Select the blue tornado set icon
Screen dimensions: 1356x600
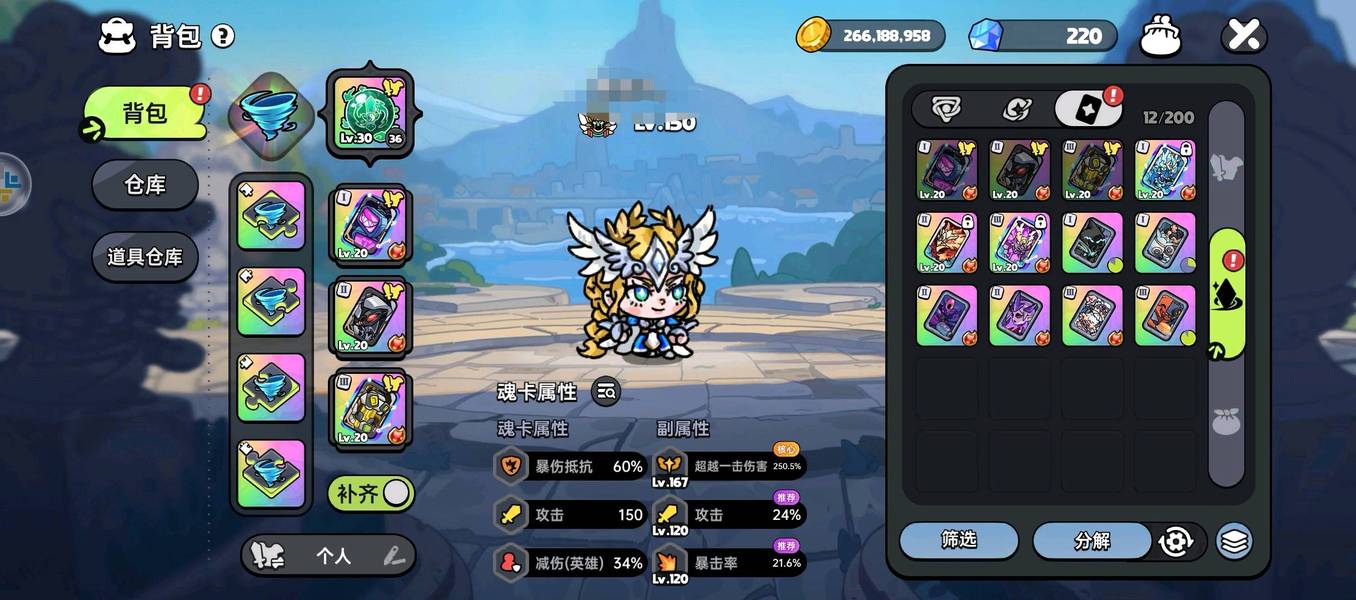[x=265, y=112]
